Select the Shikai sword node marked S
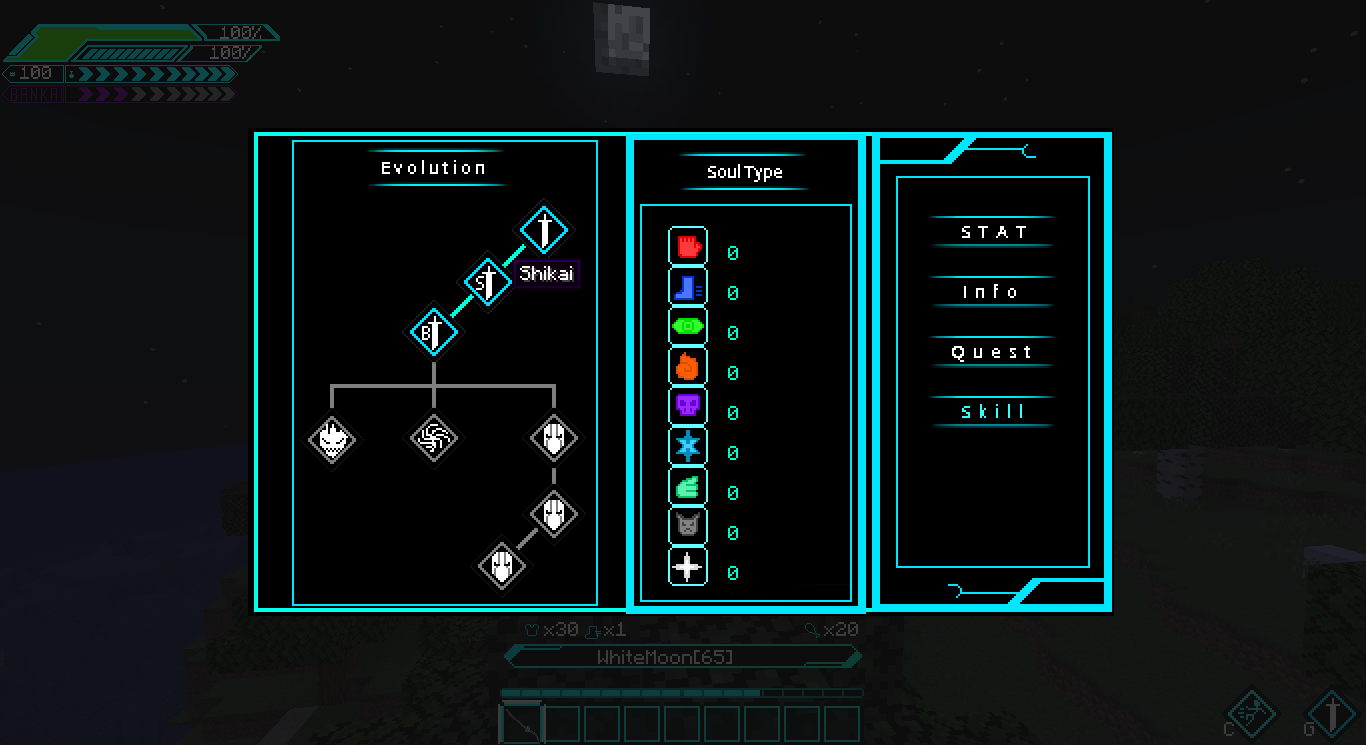Screen dimensions: 1366x745 [488, 281]
